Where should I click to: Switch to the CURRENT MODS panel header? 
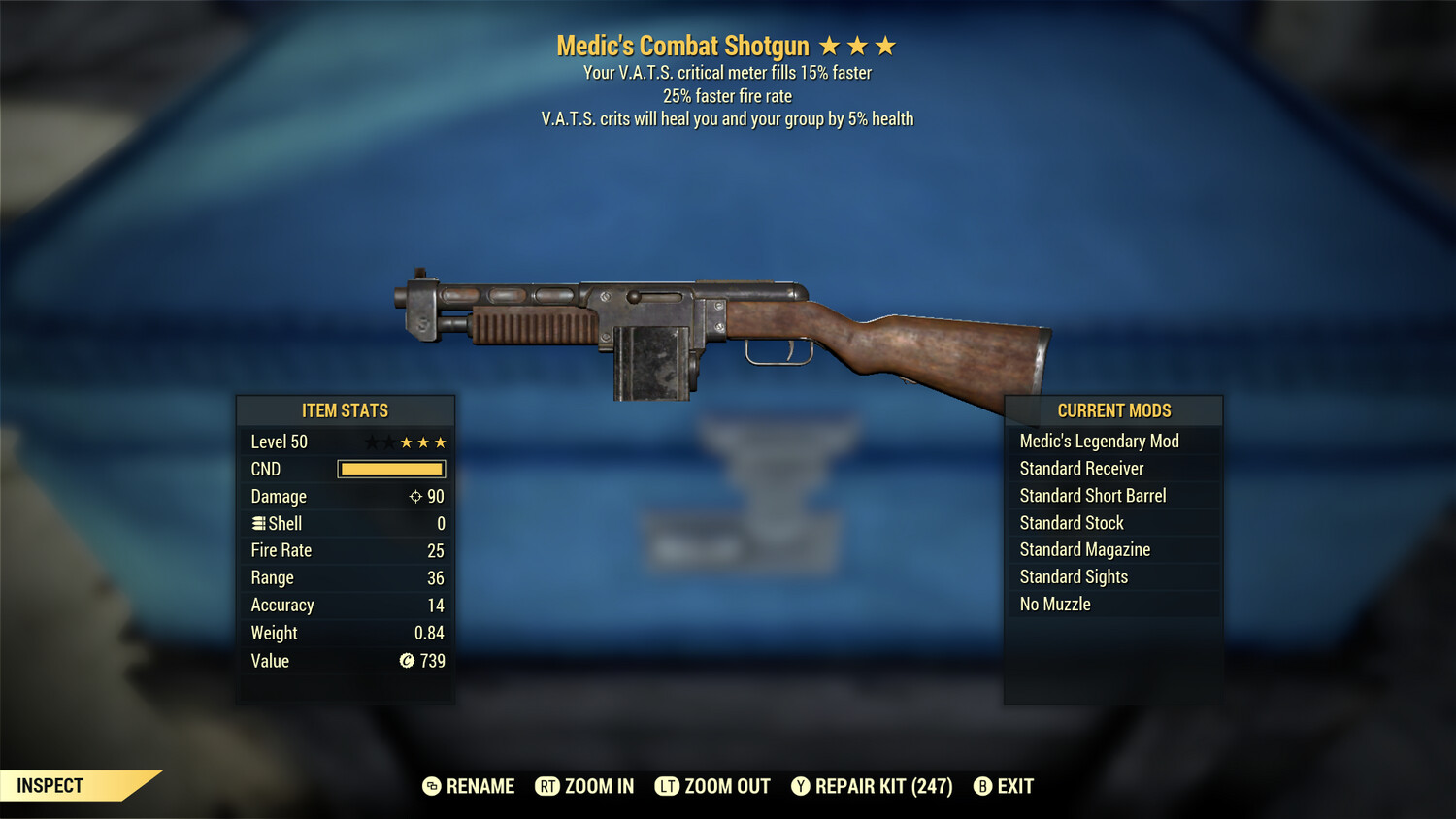pyautogui.click(x=1113, y=410)
